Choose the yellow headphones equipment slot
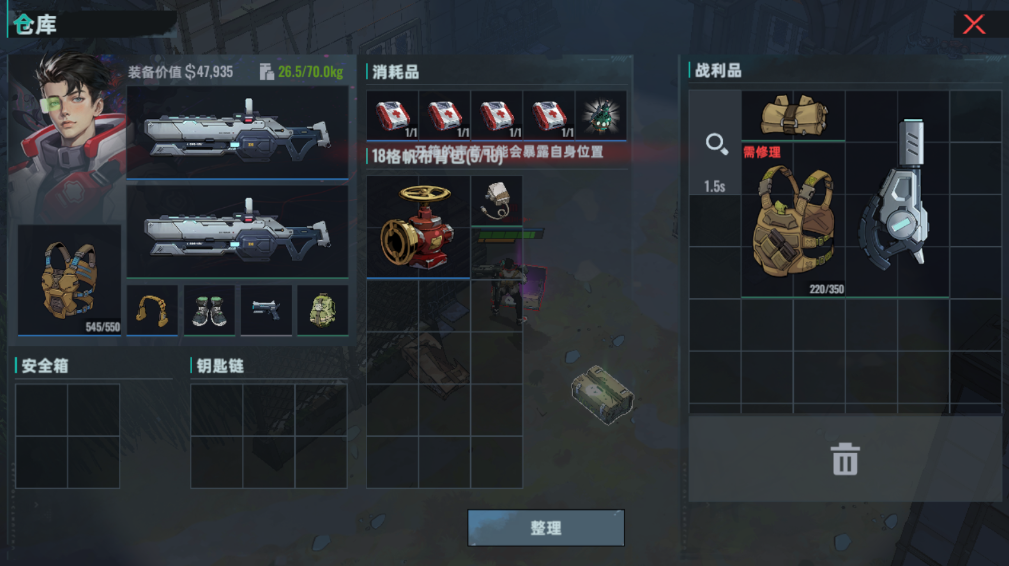This screenshot has width=1009, height=566. [152, 310]
